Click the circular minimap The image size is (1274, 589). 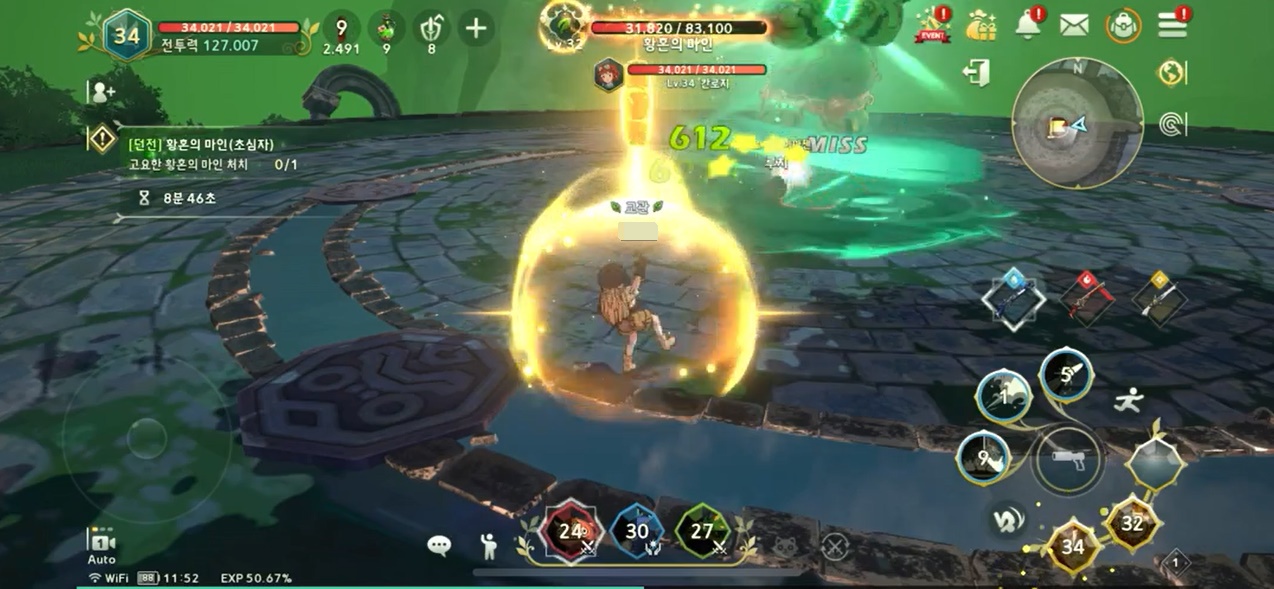pyautogui.click(x=1077, y=123)
